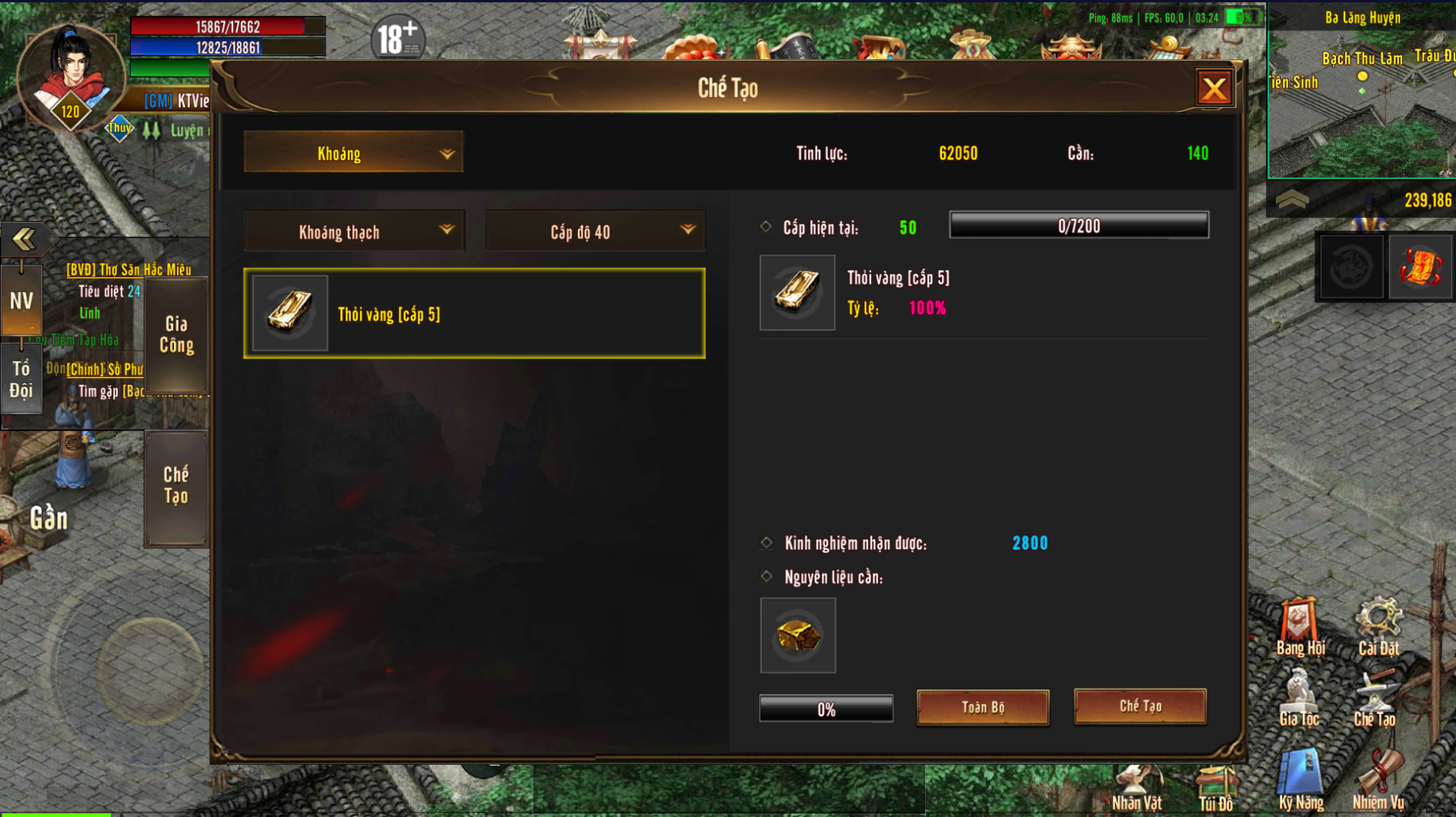1456x817 pixels.
Task: Open the Tổ Đội party tab
Action: 21,380
